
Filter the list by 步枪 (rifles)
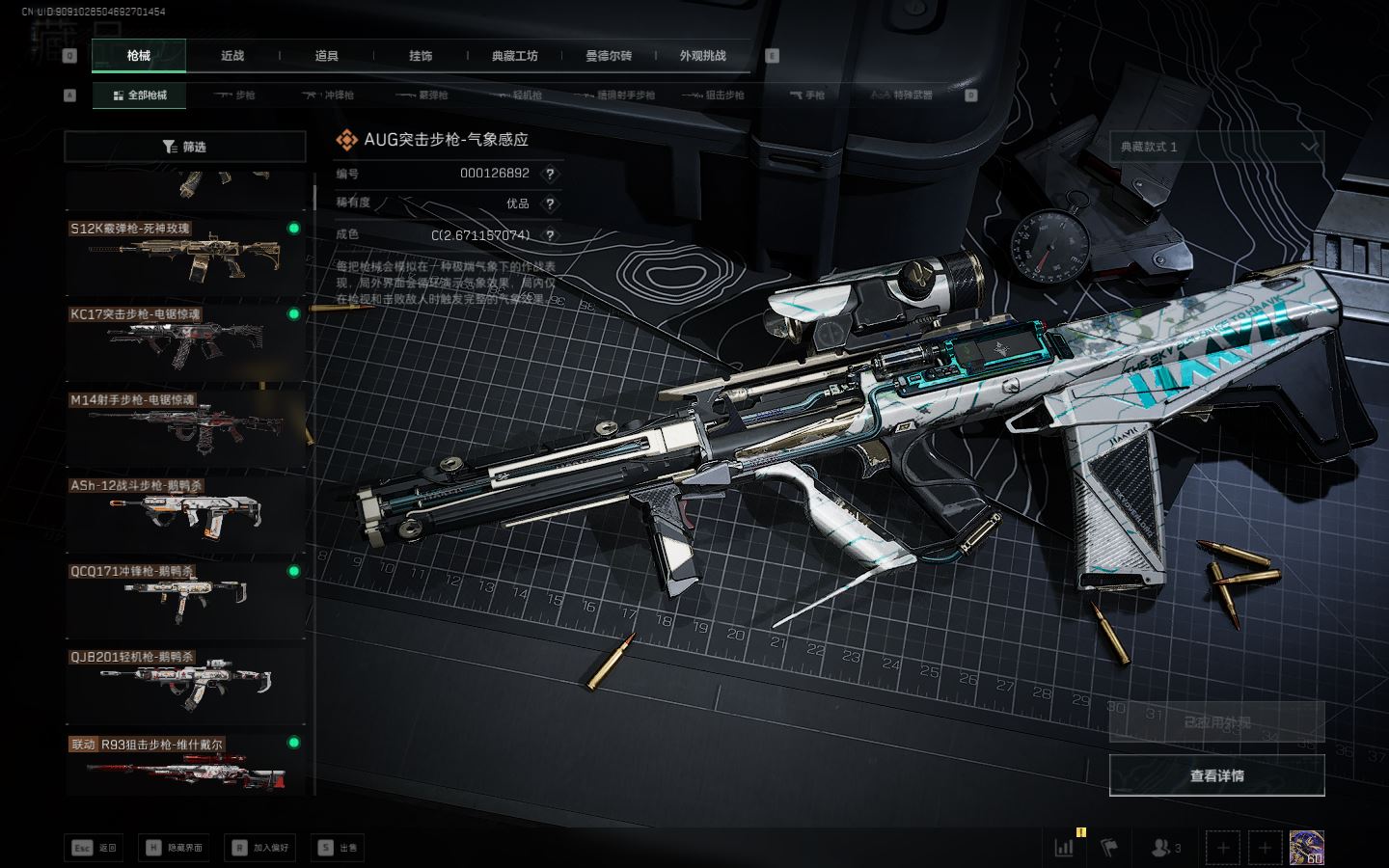pos(235,95)
